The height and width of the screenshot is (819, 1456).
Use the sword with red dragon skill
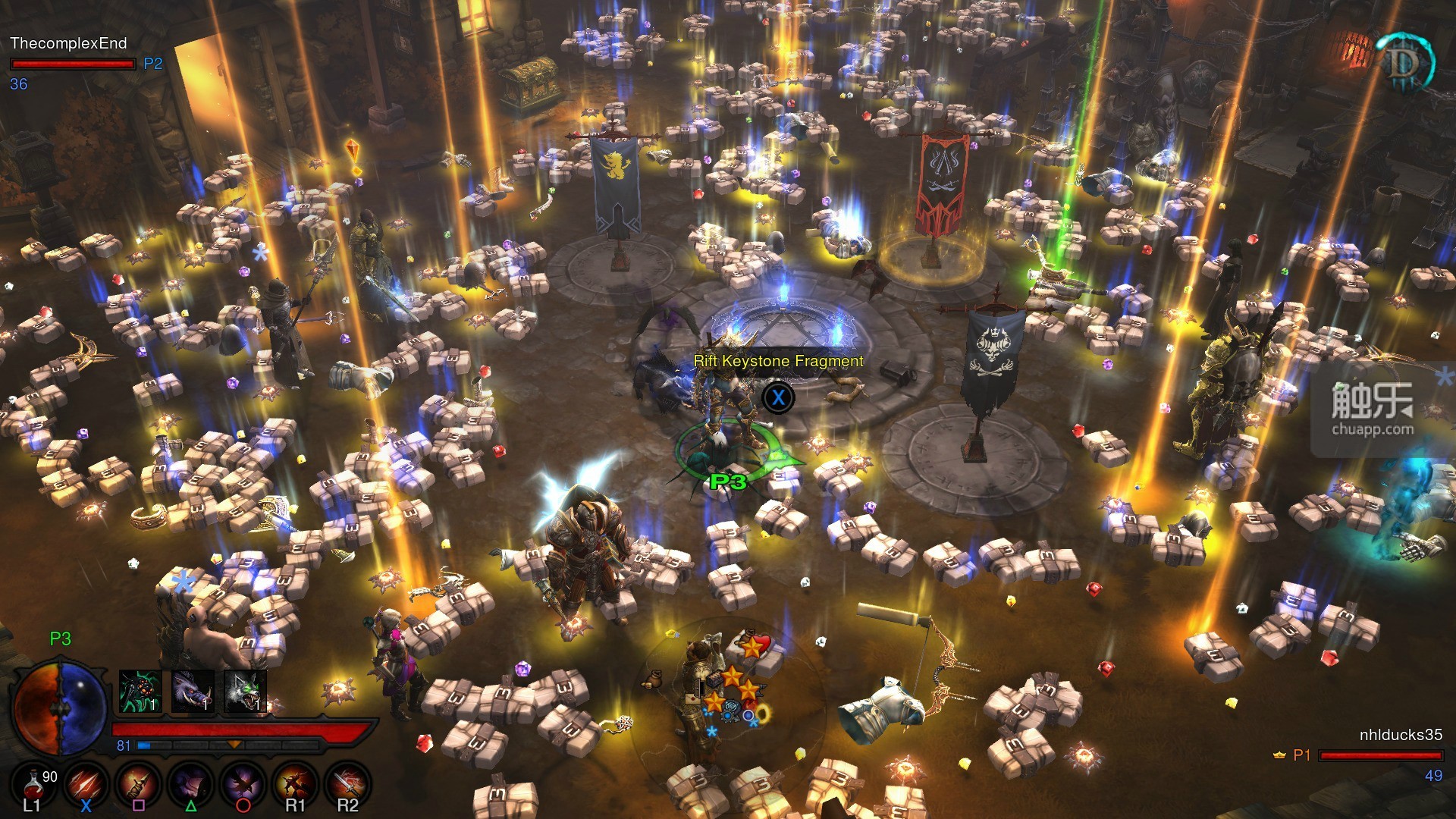coord(347,783)
